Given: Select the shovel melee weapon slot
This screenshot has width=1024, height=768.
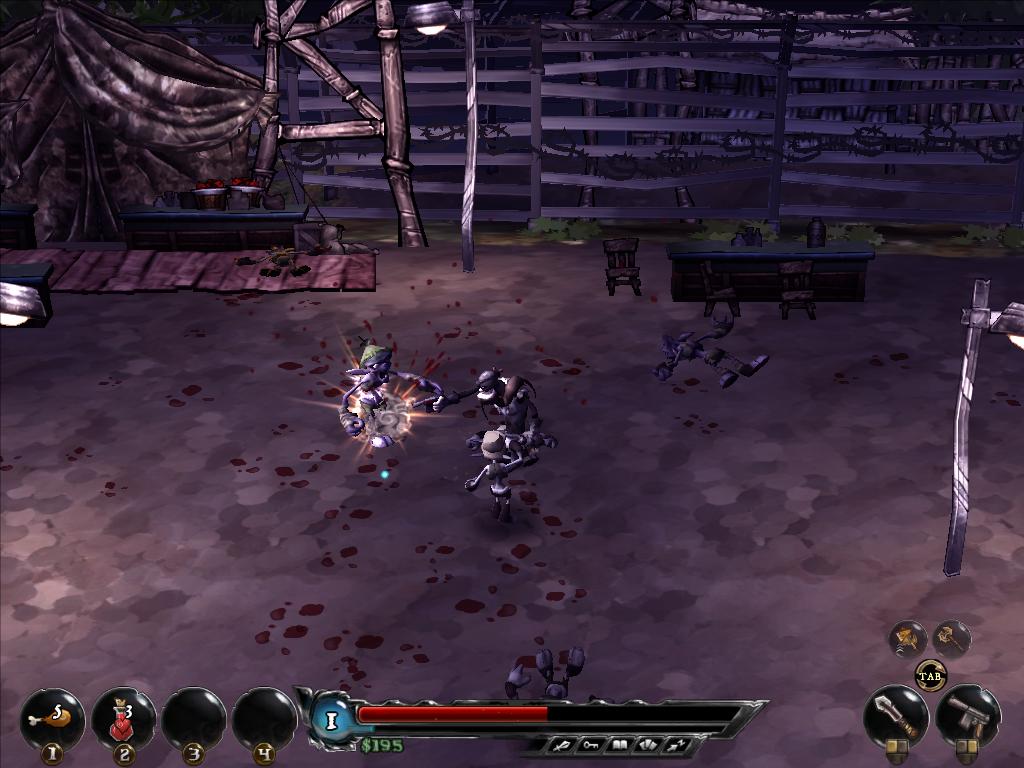Looking at the screenshot, I should pyautogui.click(x=895, y=714).
